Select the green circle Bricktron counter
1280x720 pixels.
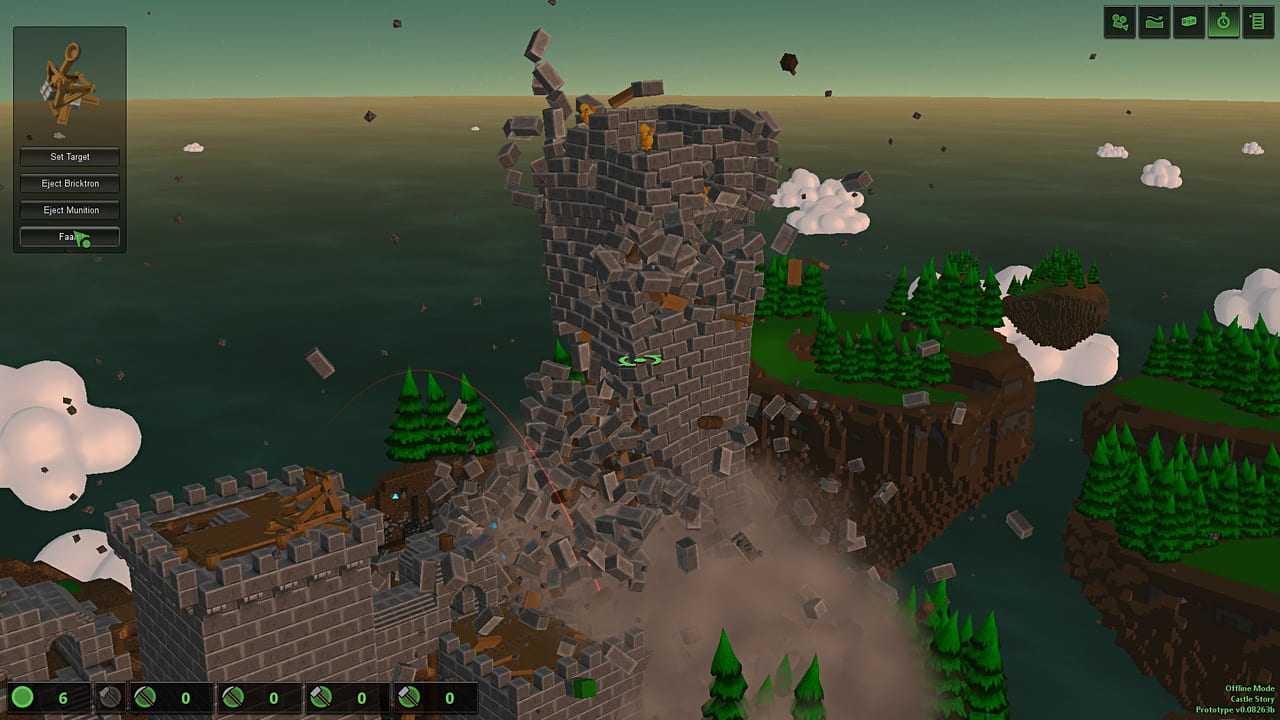[x=23, y=697]
